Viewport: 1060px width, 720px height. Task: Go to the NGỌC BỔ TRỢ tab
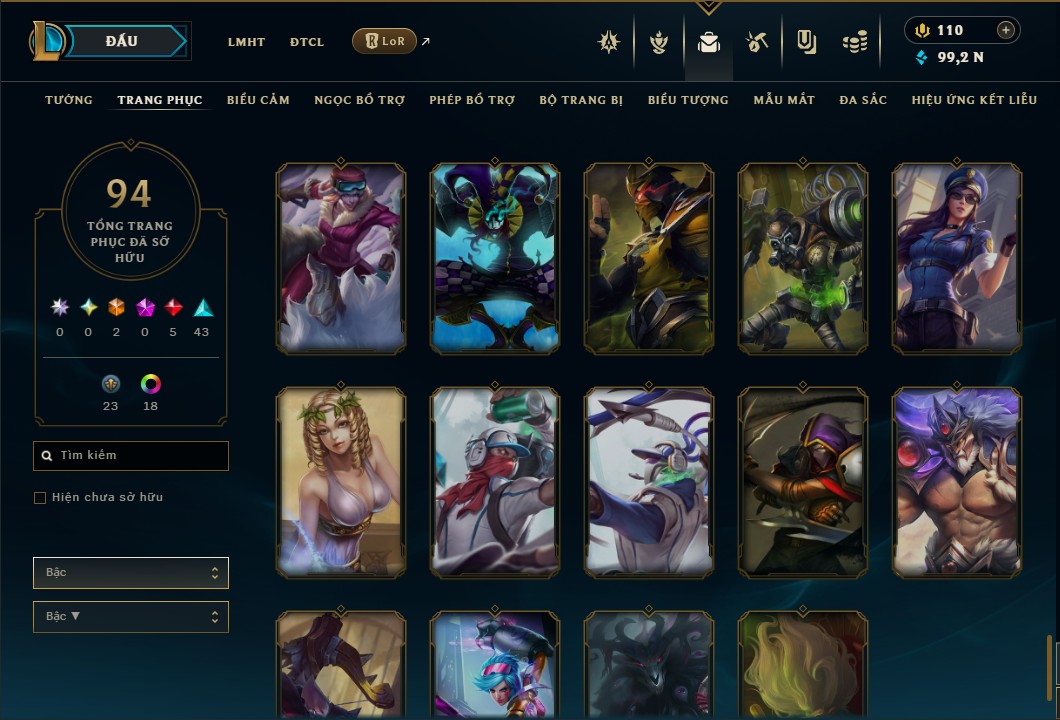coord(359,100)
